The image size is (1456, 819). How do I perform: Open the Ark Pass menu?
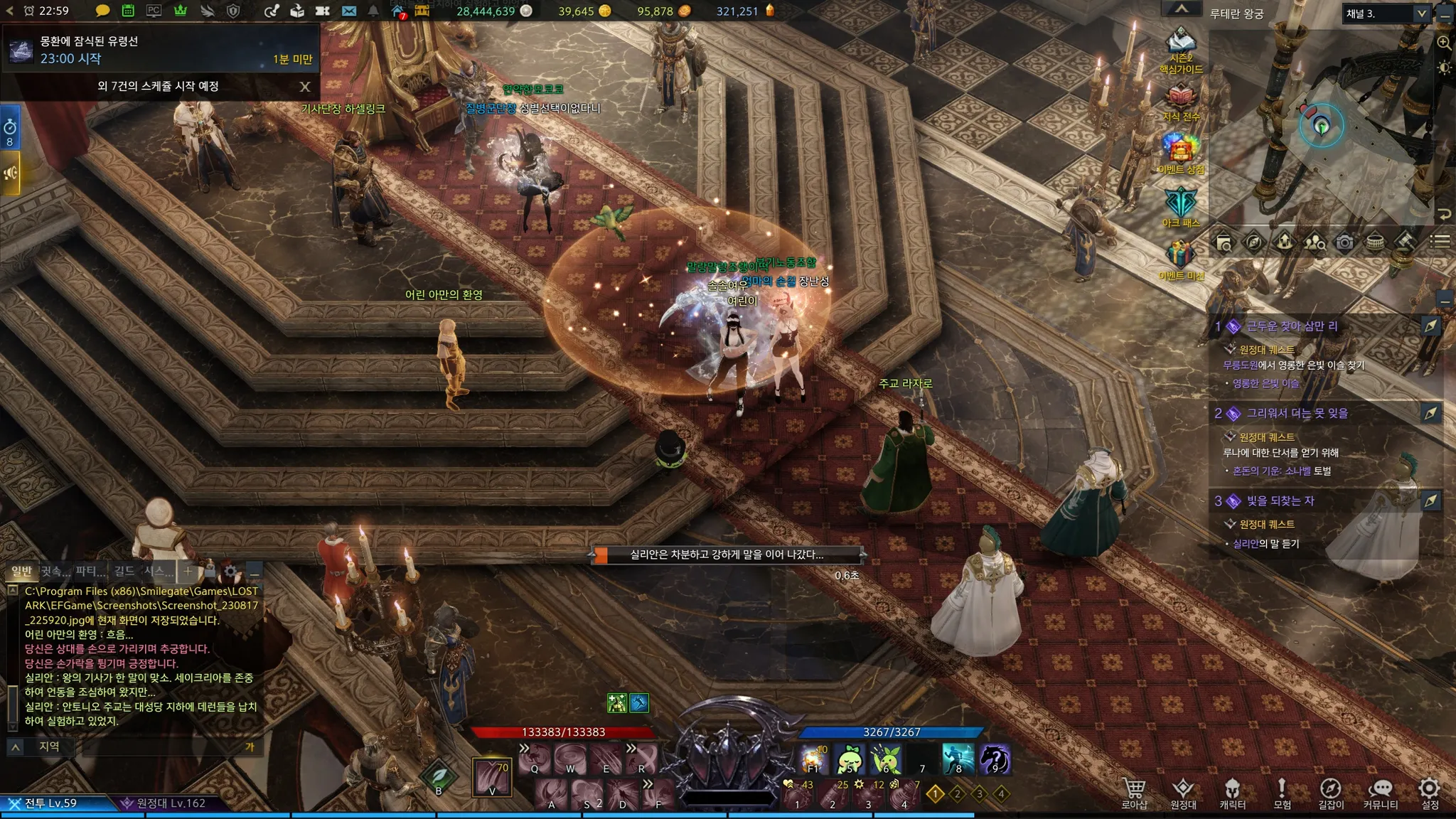tap(1181, 204)
